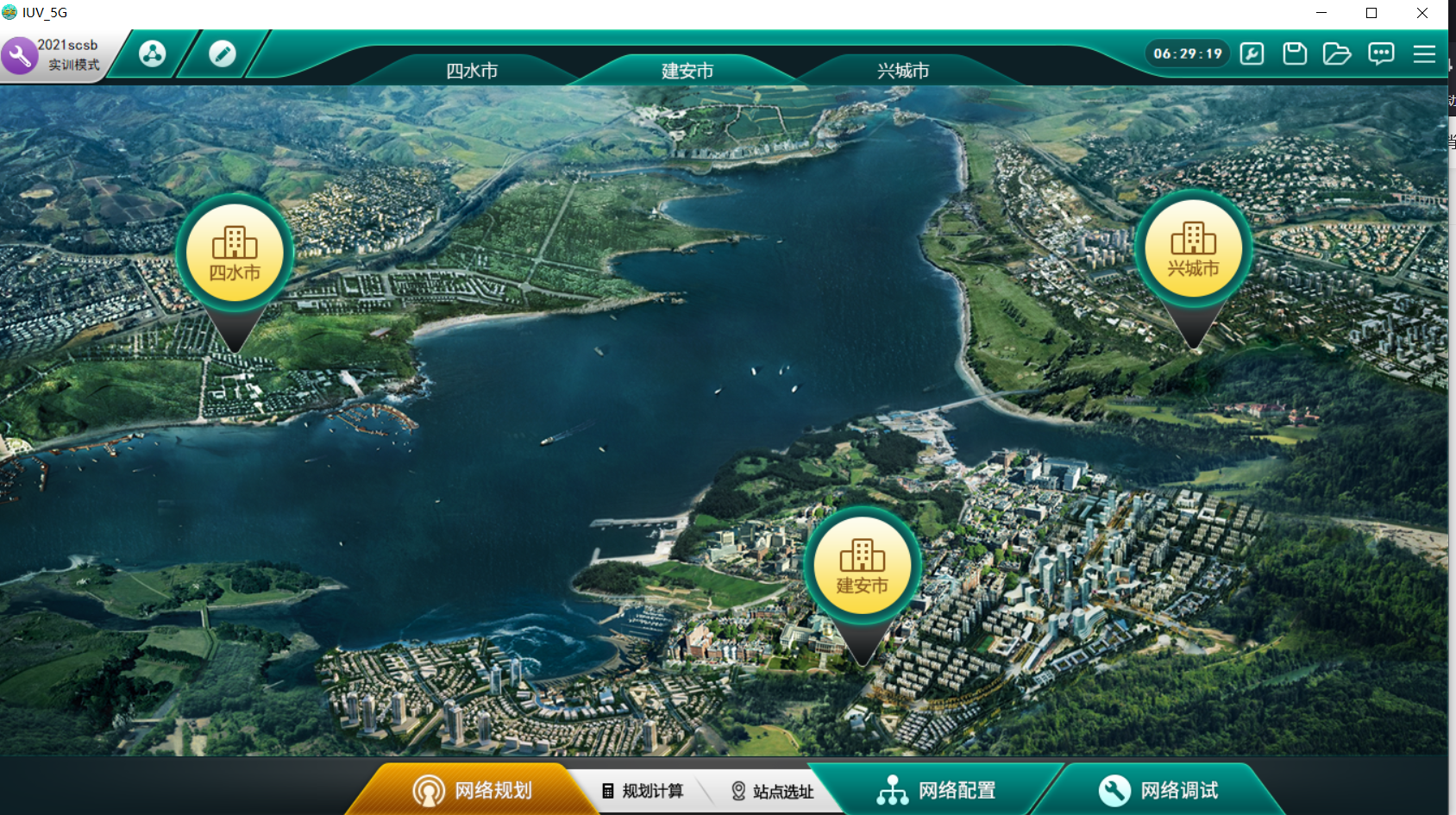
Task: Close the IUV_5G window
Action: (x=1422, y=13)
